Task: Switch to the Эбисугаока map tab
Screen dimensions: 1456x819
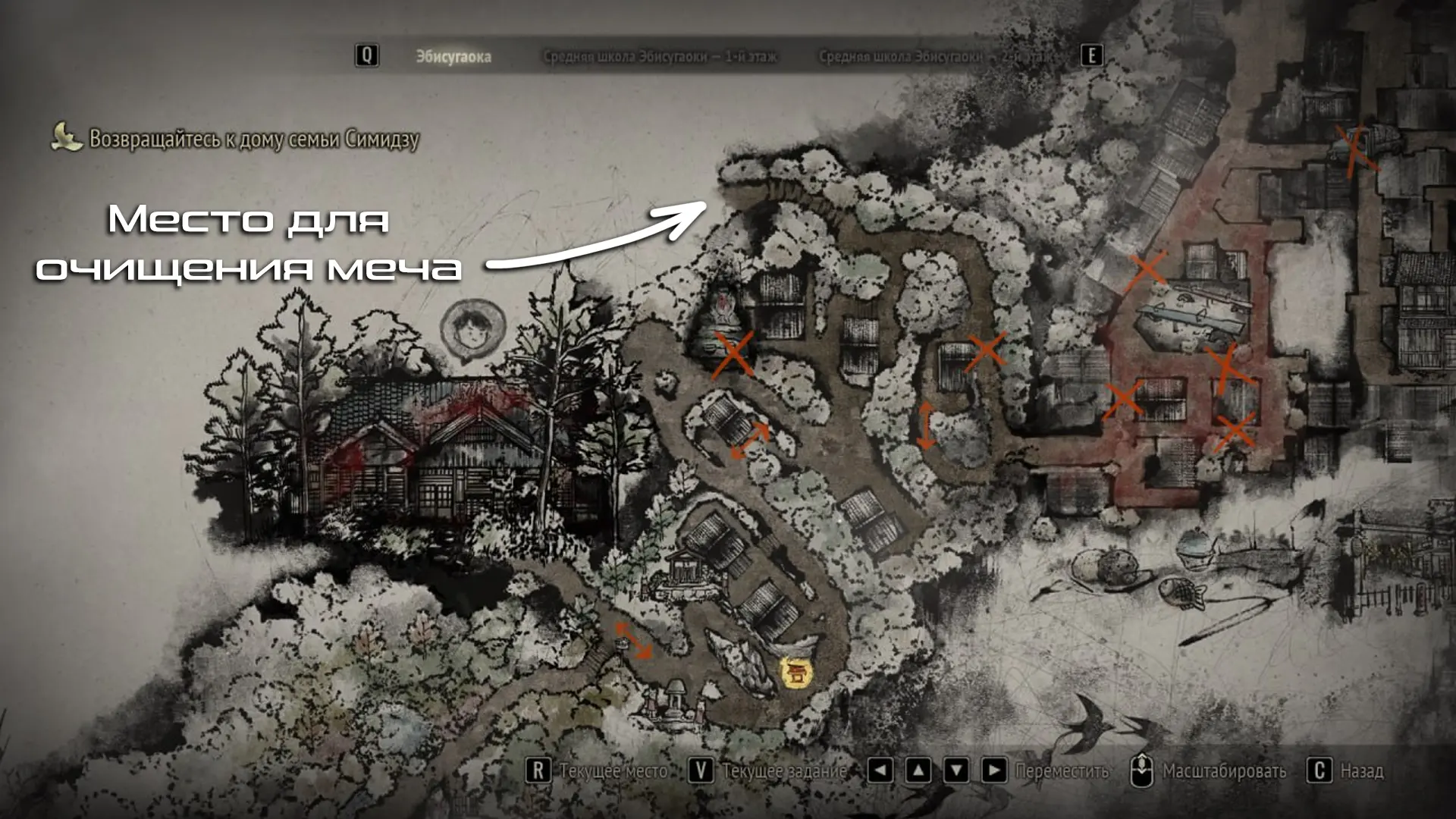Action: coord(453,57)
